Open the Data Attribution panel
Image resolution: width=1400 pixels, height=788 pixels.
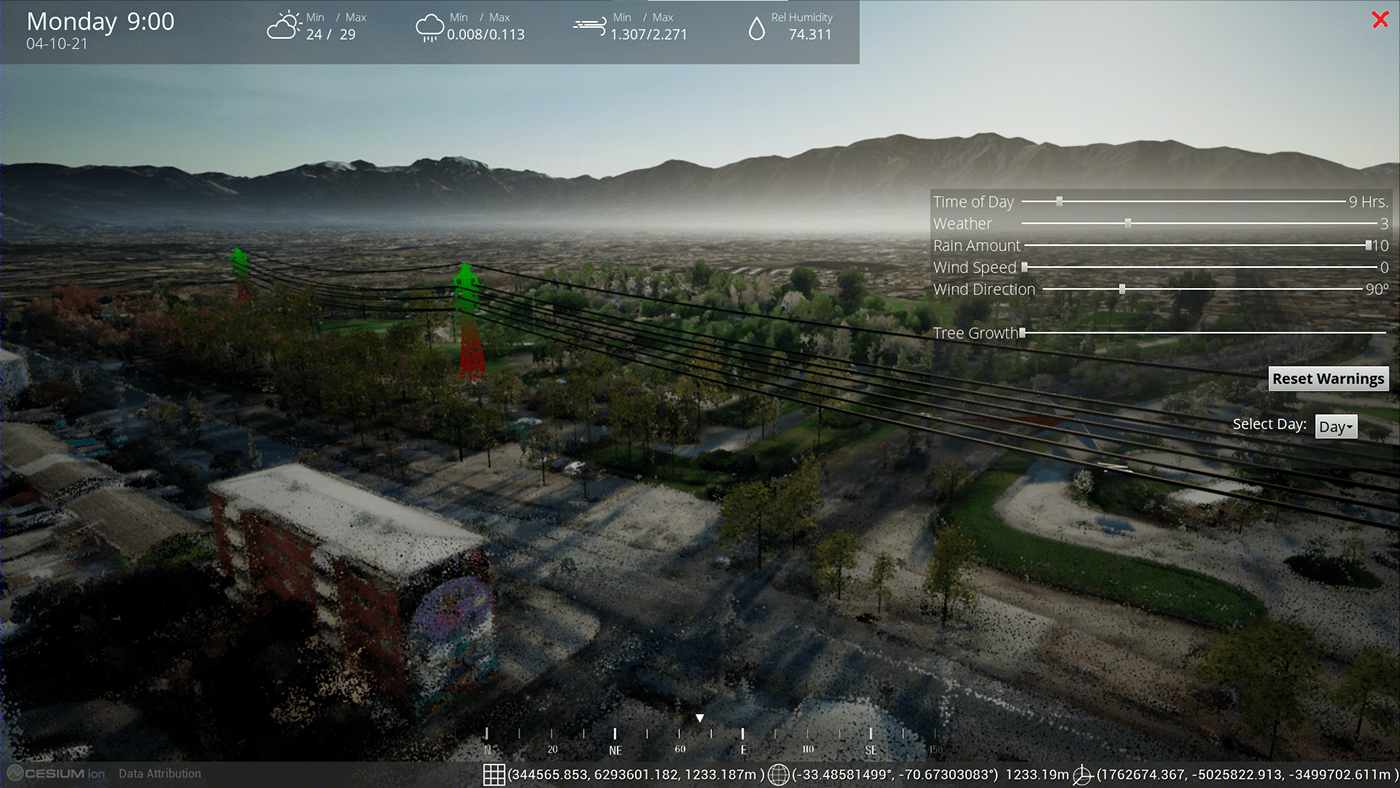[159, 773]
